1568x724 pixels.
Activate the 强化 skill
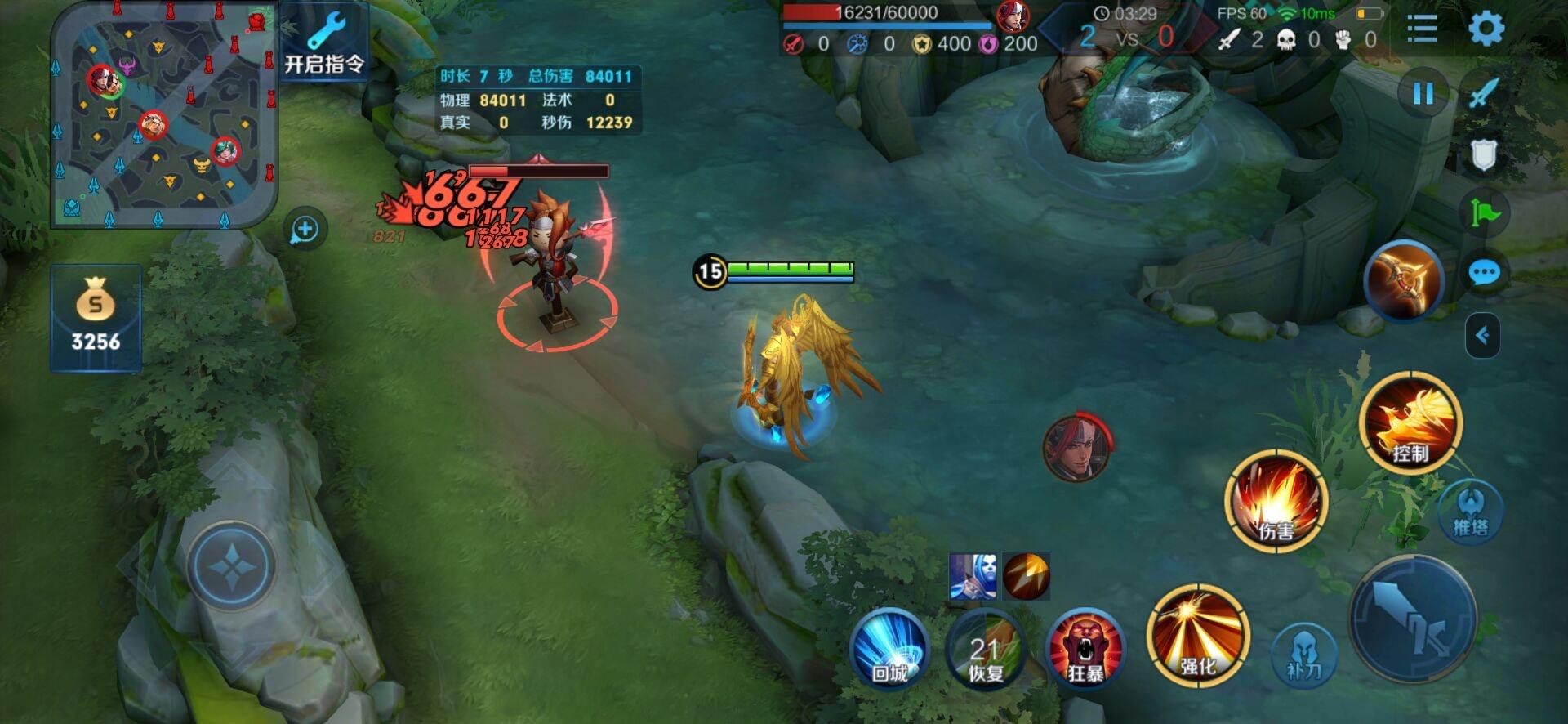tap(1197, 636)
